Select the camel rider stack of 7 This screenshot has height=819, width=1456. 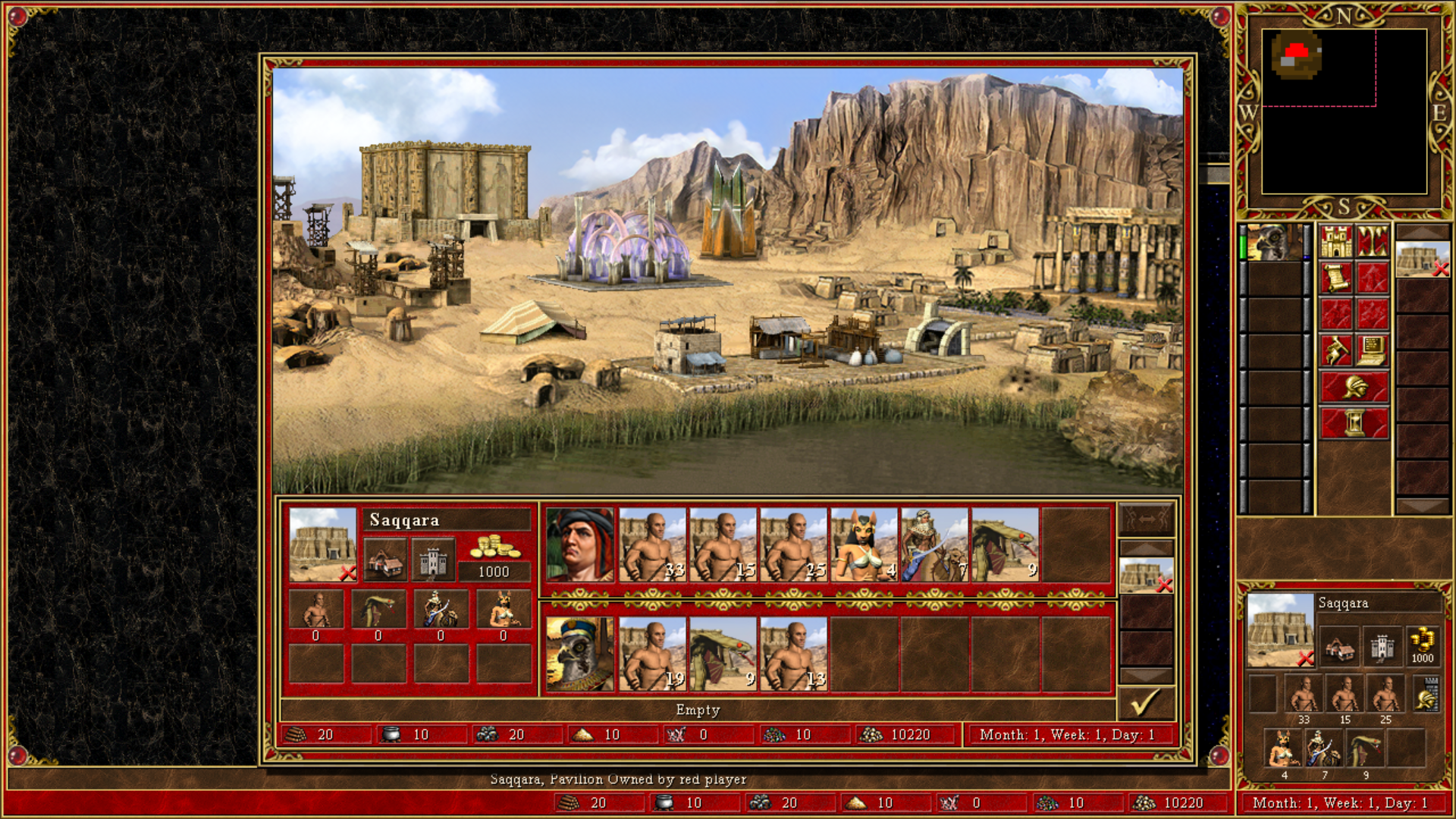[x=934, y=545]
